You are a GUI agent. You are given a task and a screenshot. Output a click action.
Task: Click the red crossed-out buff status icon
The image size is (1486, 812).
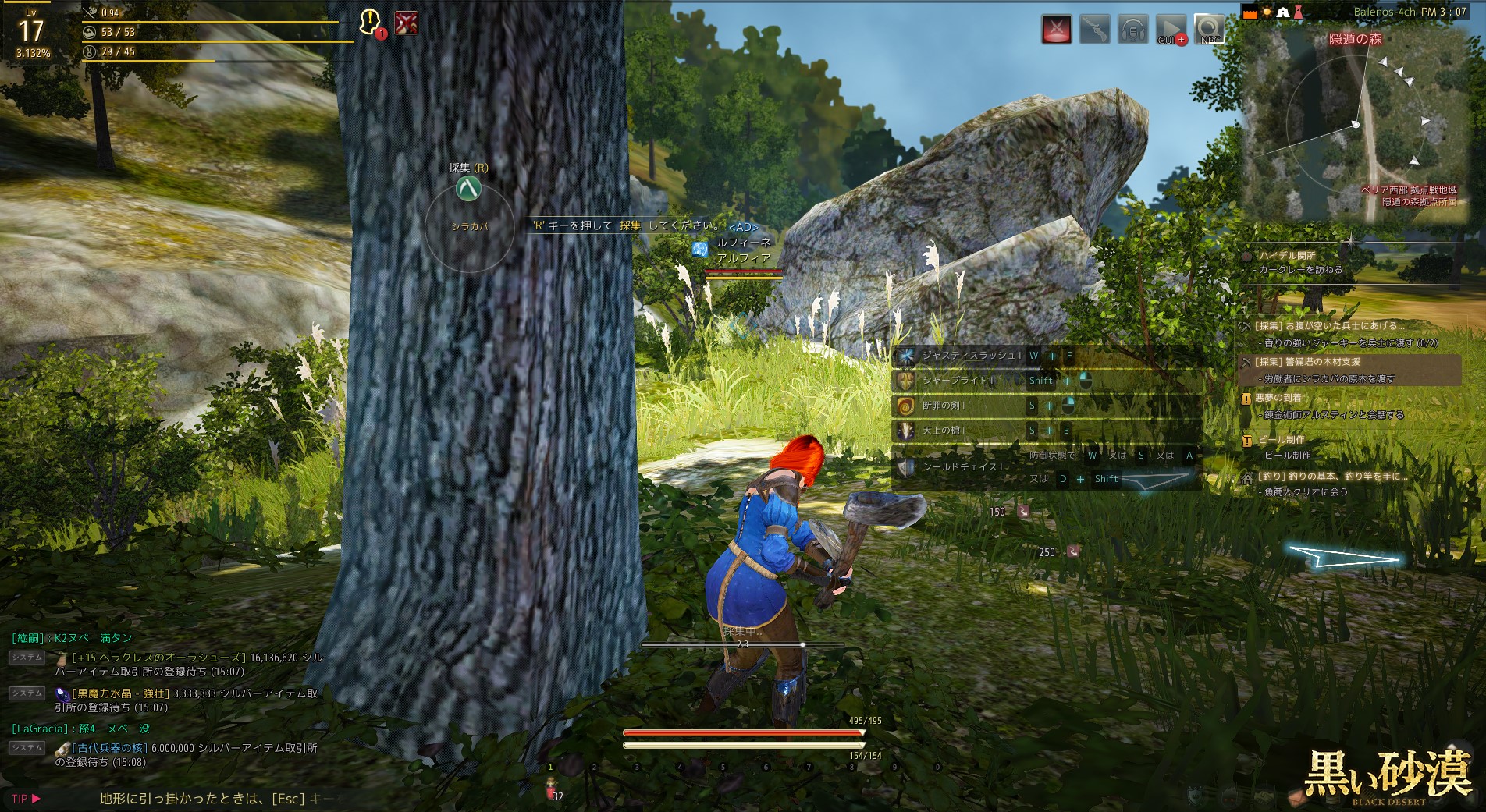click(x=406, y=23)
